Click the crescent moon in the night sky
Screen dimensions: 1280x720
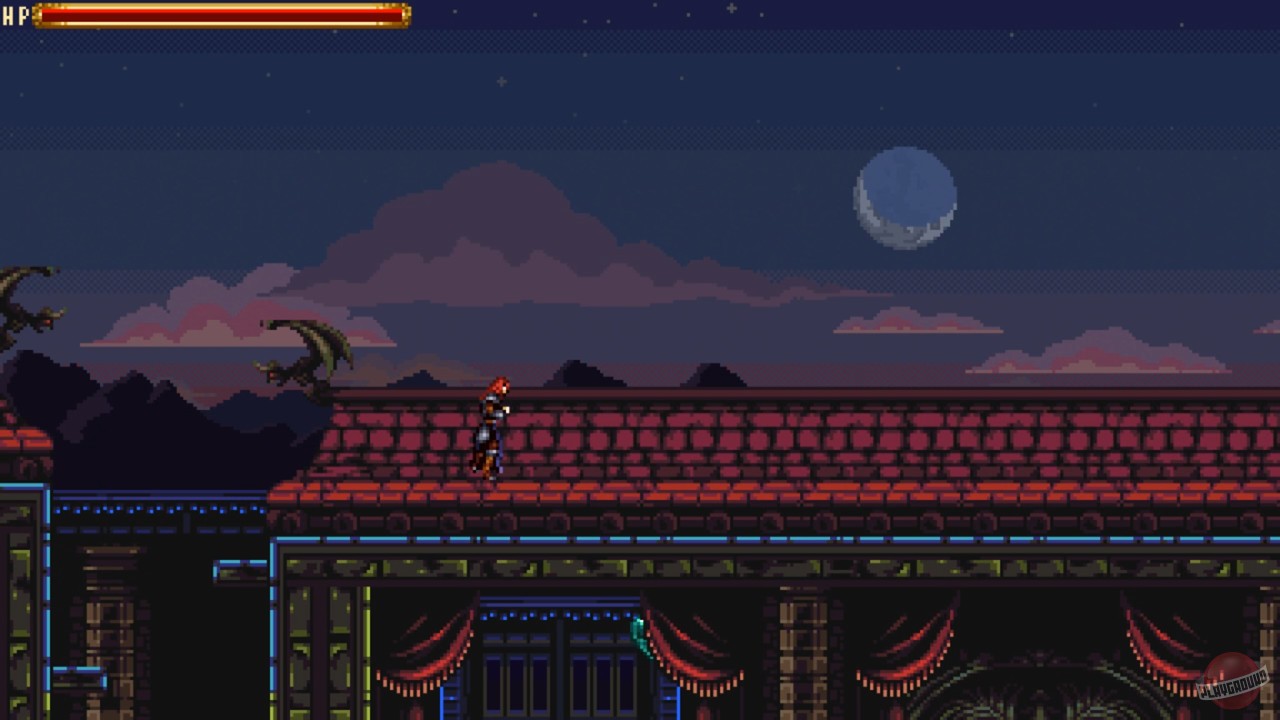(905, 200)
